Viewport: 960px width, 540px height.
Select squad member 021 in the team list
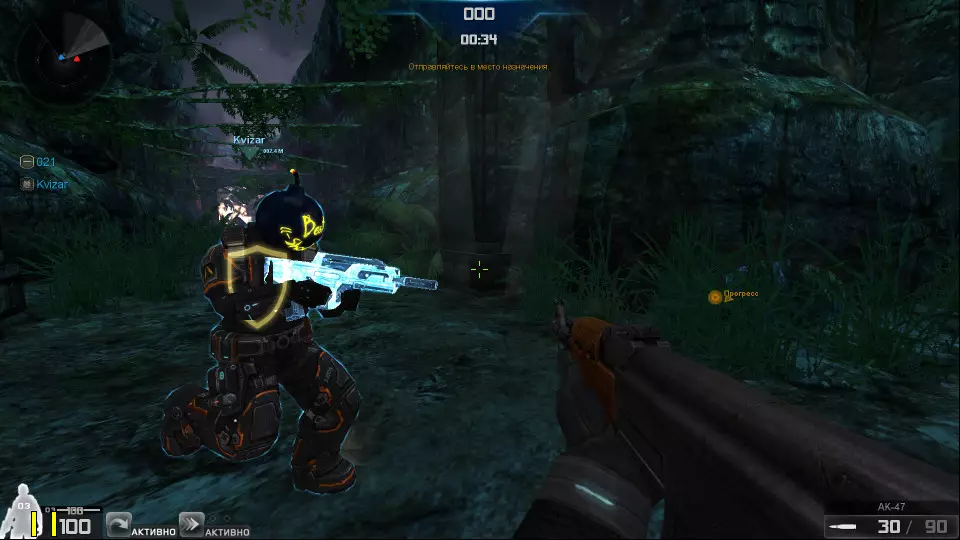pyautogui.click(x=39, y=162)
